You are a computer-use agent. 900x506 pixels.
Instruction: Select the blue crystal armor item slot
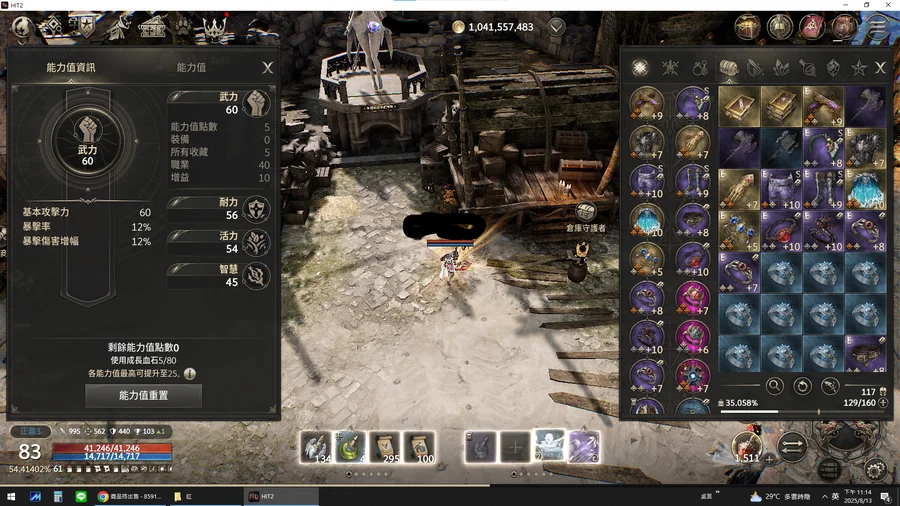[865, 189]
